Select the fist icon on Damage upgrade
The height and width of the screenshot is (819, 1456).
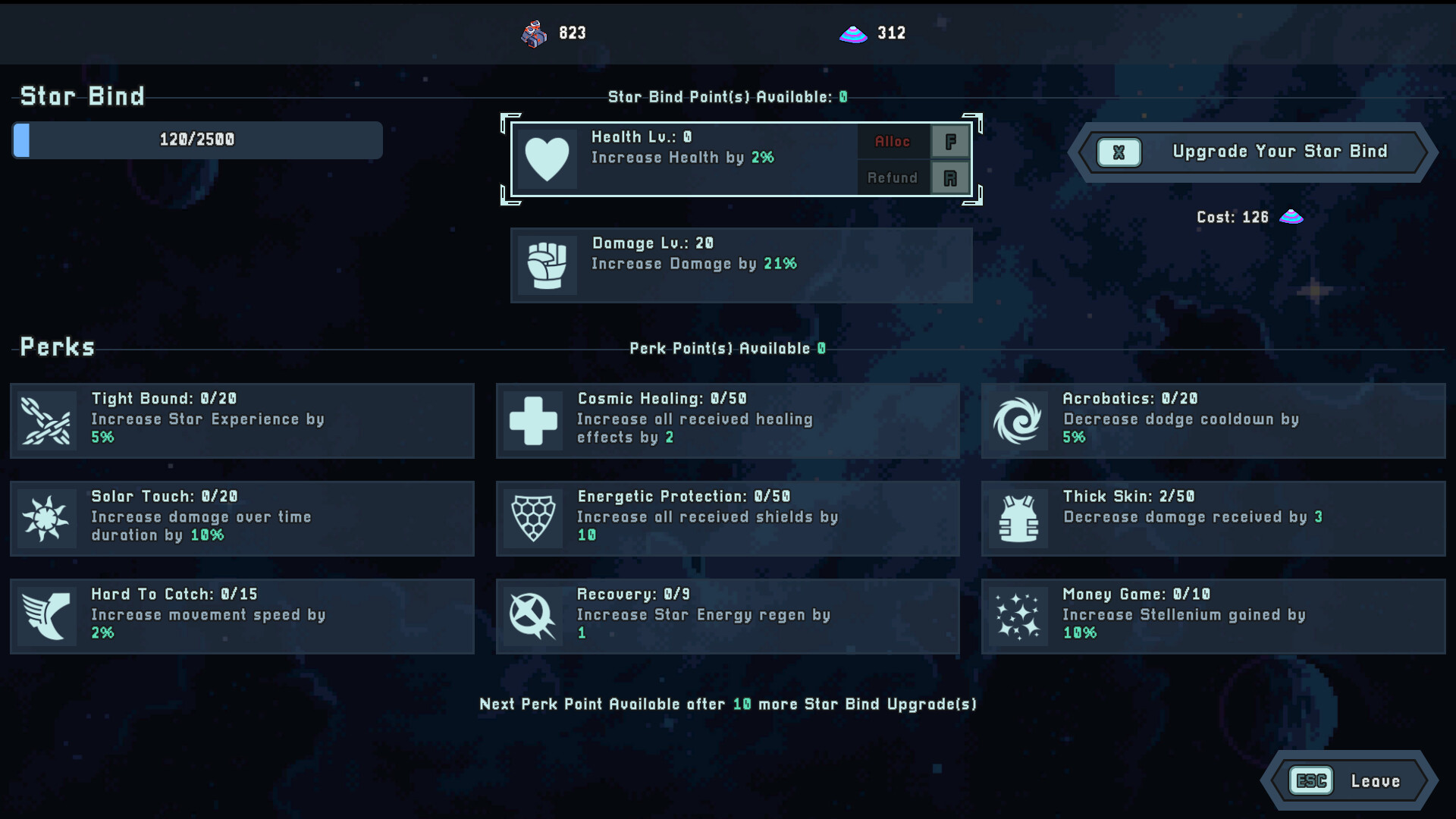pyautogui.click(x=548, y=265)
